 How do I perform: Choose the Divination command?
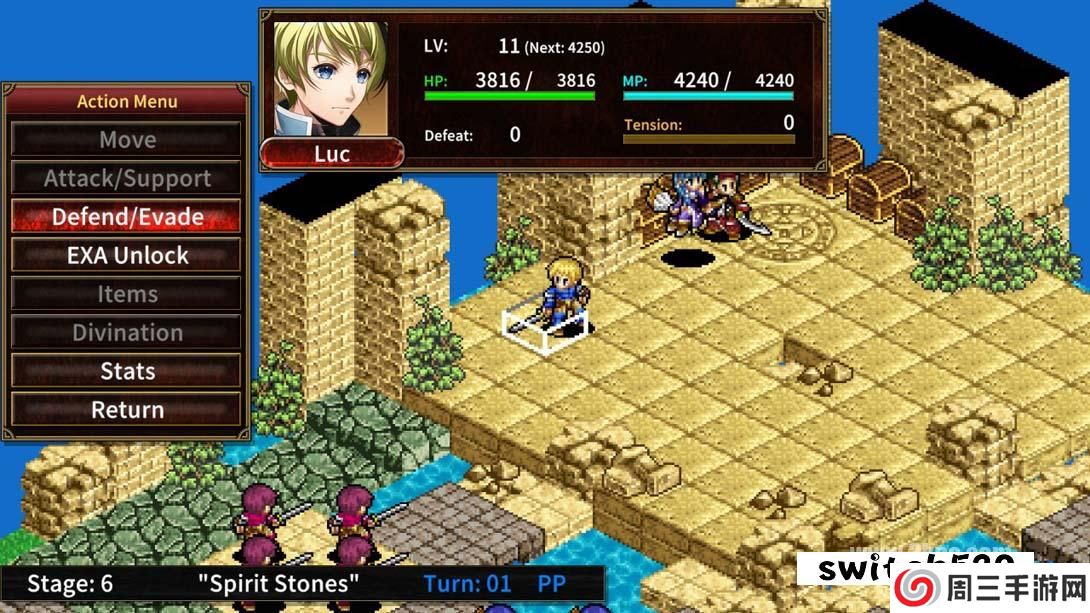127,332
